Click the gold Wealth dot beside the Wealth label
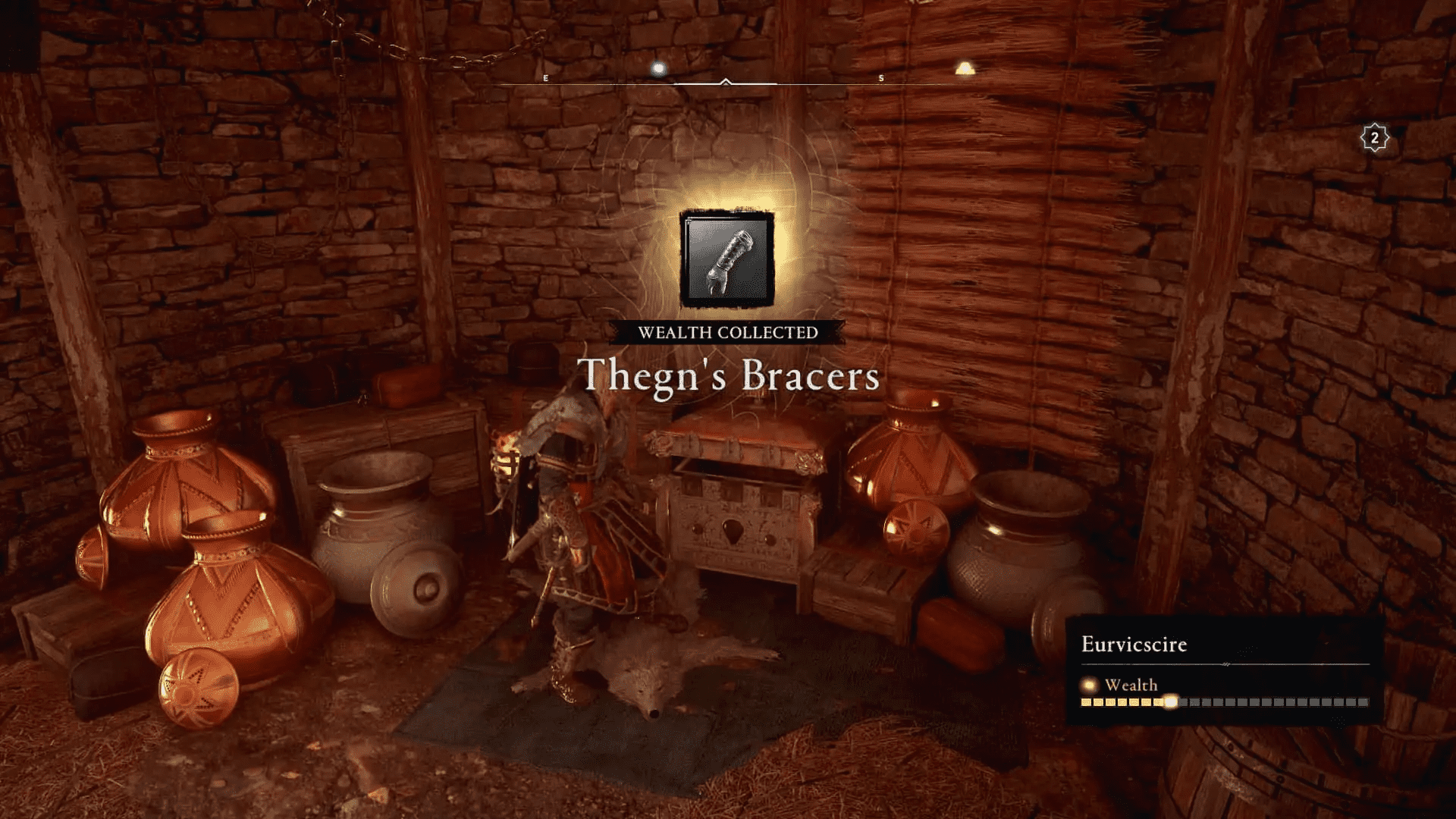The width and height of the screenshot is (1456, 819). pyautogui.click(x=1087, y=686)
